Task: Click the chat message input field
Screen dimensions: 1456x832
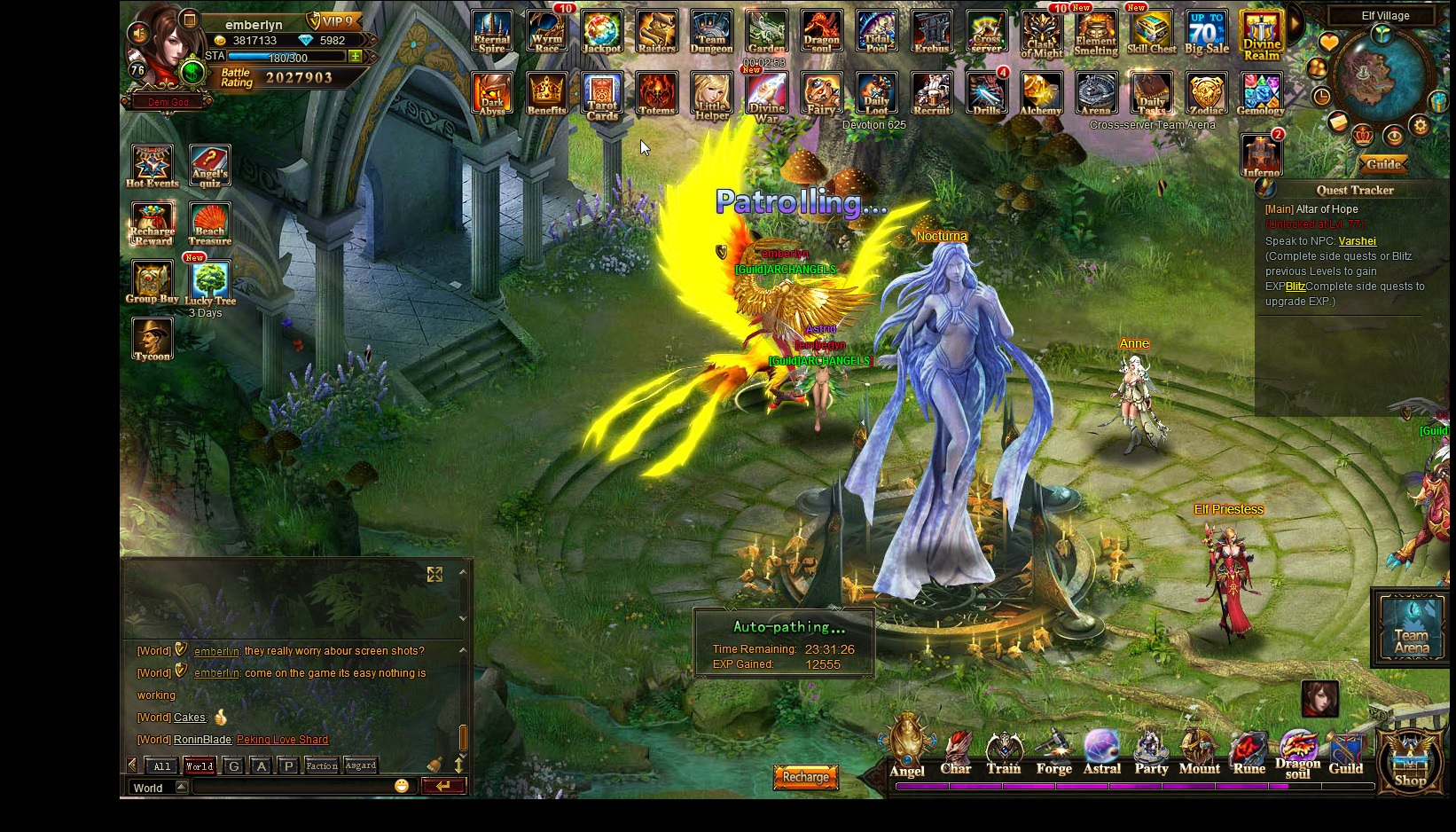Action: [293, 787]
